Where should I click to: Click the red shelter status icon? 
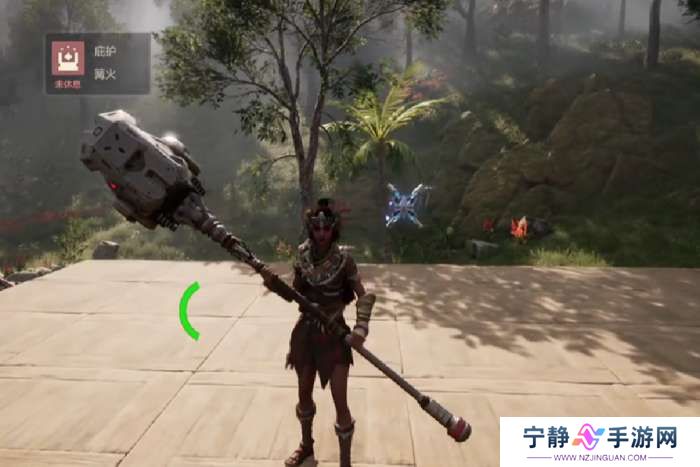[68, 57]
